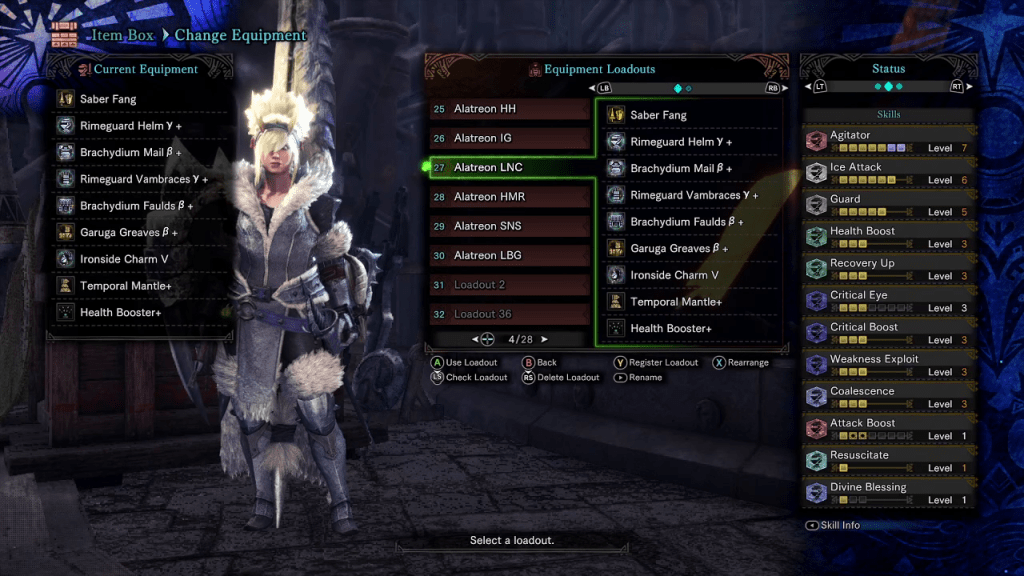Choose the Alatreon SNS loadout

(x=510, y=226)
